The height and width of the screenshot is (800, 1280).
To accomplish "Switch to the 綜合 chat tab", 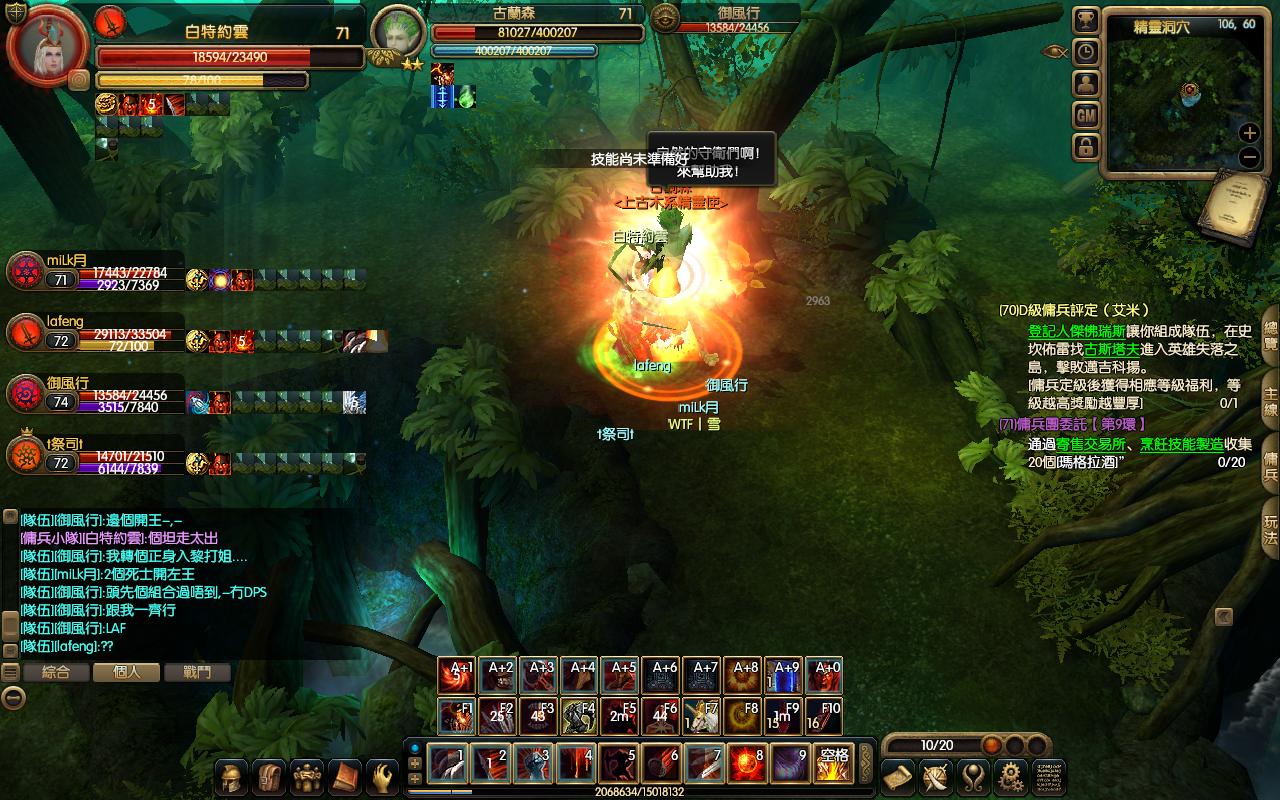I will [x=56, y=672].
